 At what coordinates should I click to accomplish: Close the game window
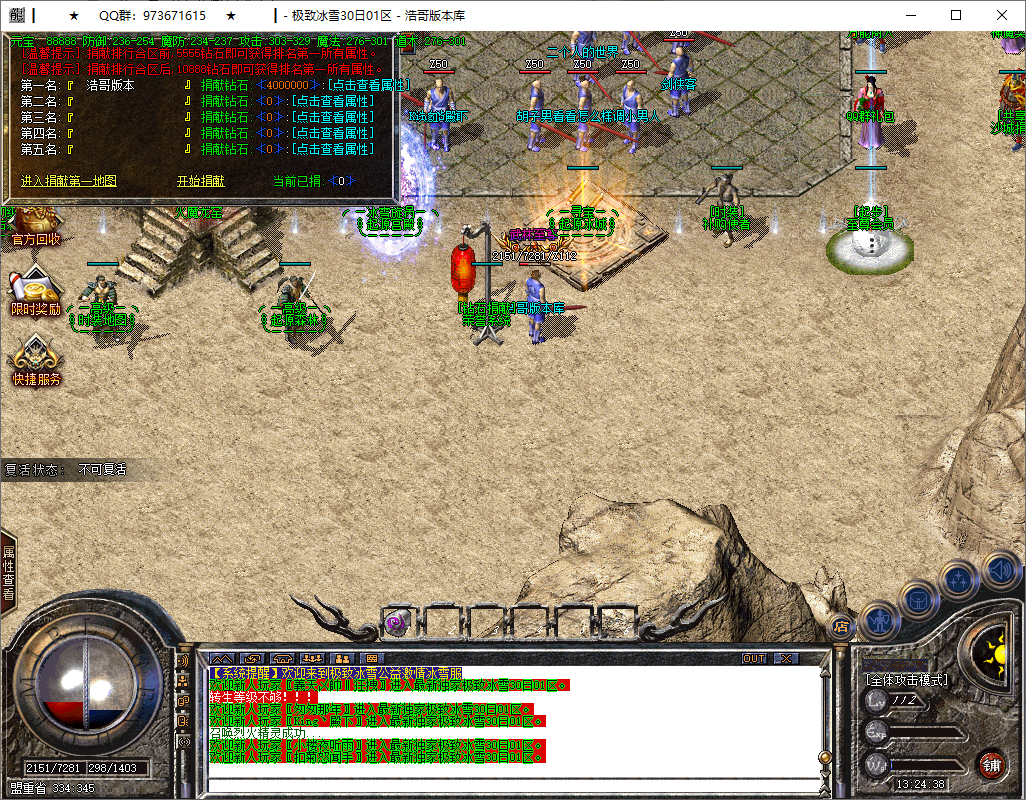(1002, 15)
